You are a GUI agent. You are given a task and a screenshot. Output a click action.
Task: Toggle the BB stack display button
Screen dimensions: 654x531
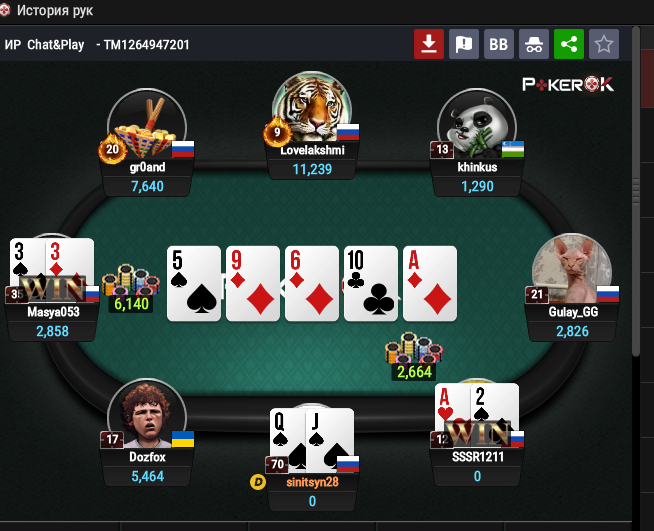click(498, 44)
